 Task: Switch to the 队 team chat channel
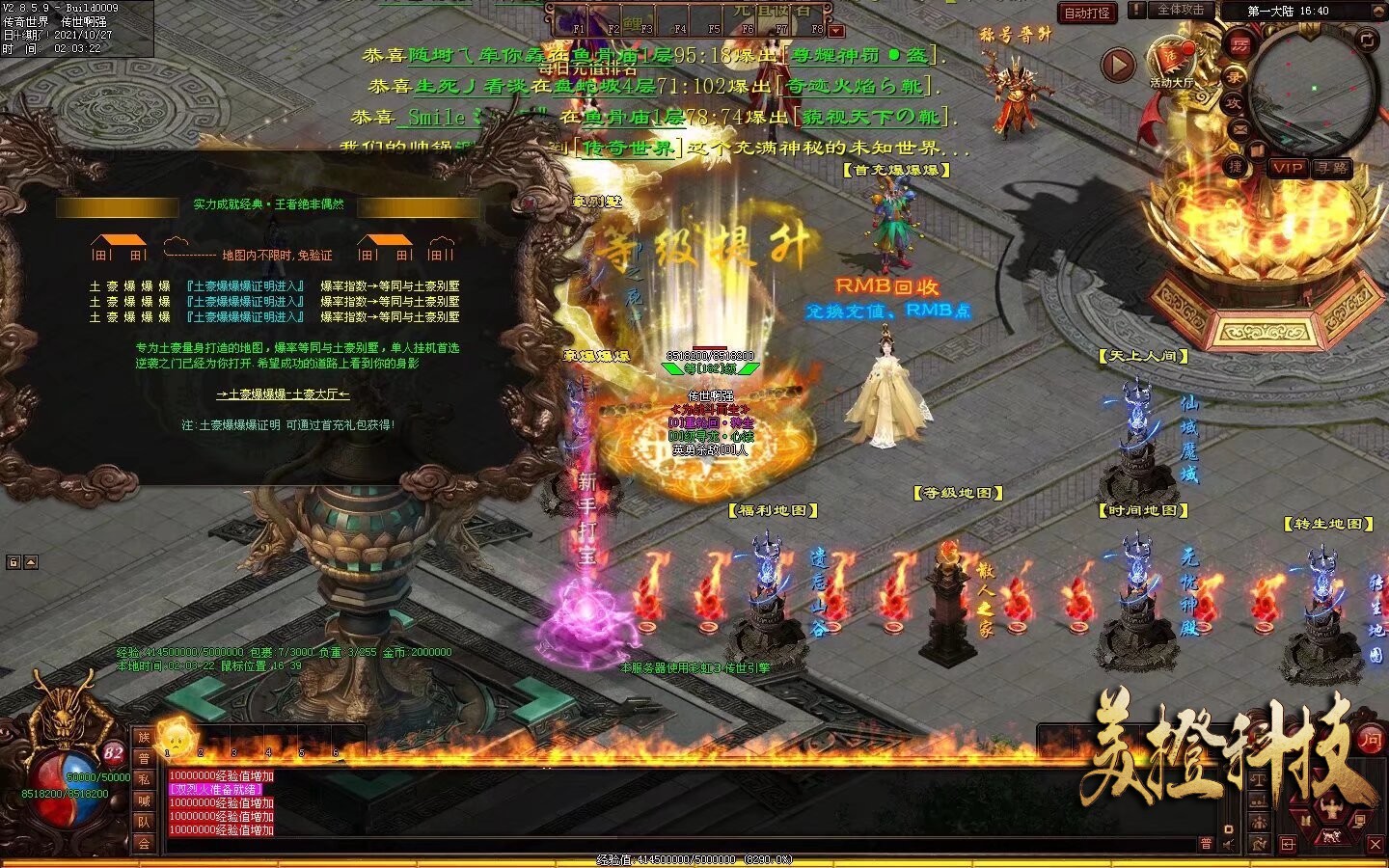coord(144,822)
